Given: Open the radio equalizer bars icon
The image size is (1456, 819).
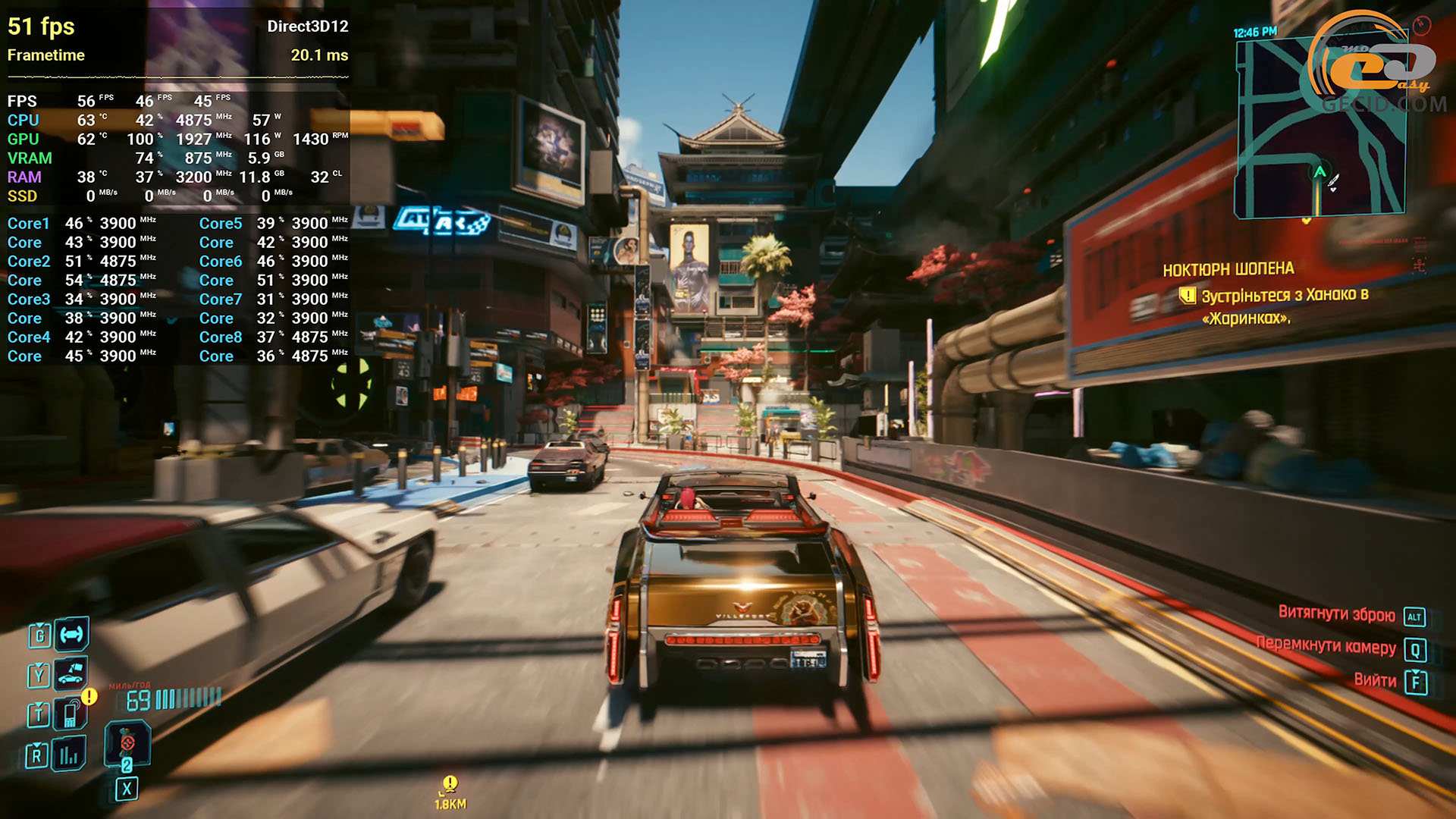Looking at the screenshot, I should pos(69,754).
